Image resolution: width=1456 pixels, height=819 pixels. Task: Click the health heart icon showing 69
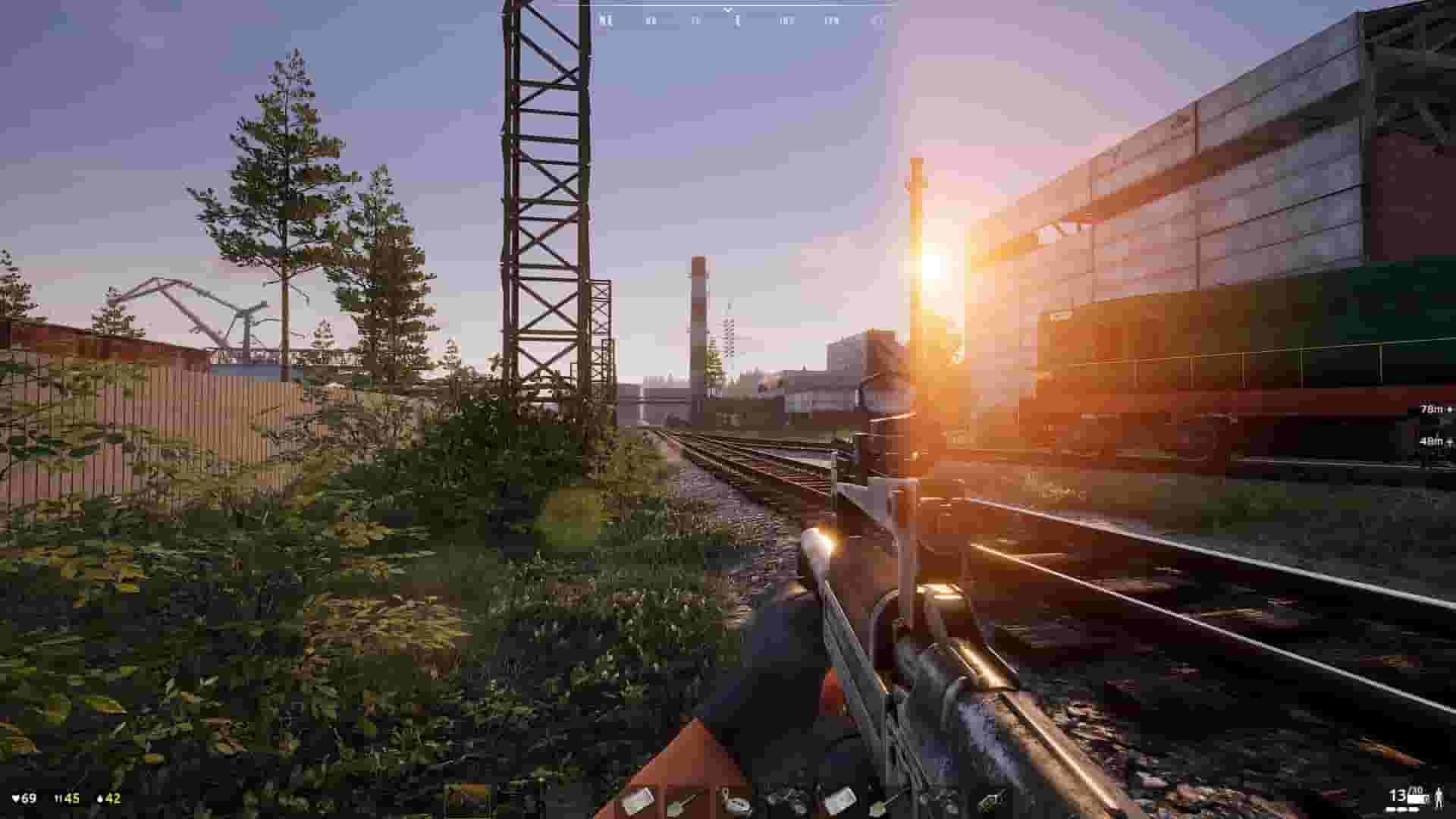(23, 799)
